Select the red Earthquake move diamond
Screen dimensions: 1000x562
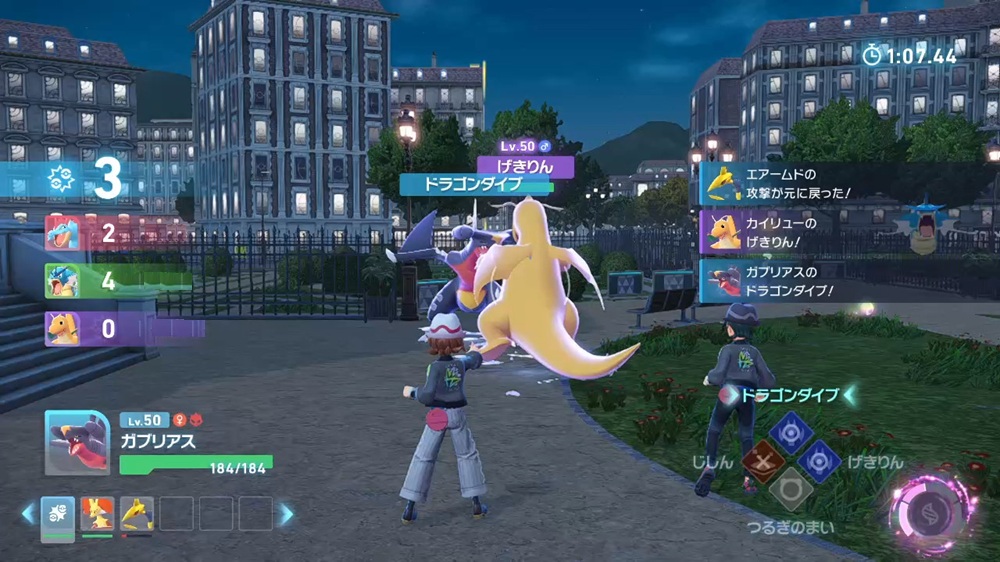point(761,462)
